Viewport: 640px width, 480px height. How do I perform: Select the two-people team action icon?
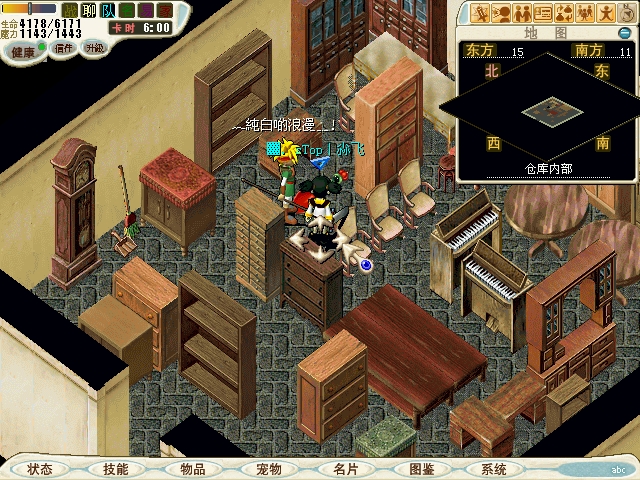pyautogui.click(x=521, y=13)
